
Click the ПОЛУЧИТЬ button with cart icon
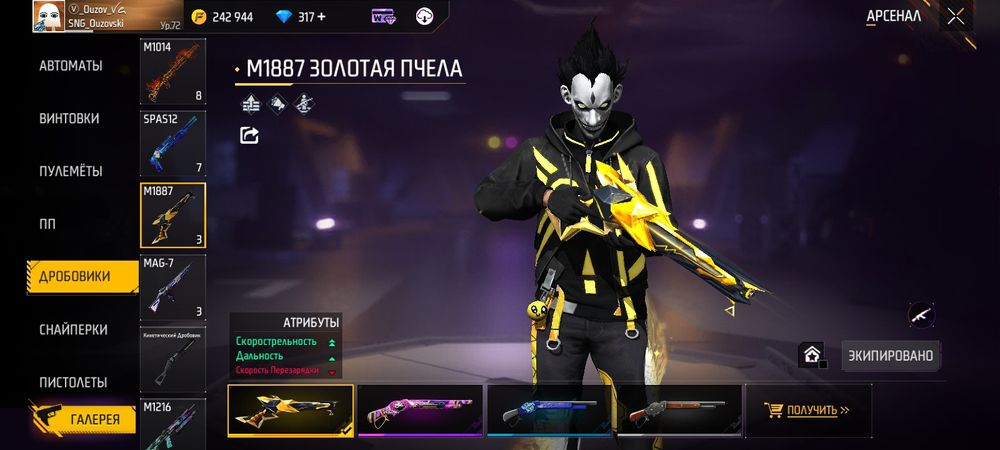(x=807, y=410)
